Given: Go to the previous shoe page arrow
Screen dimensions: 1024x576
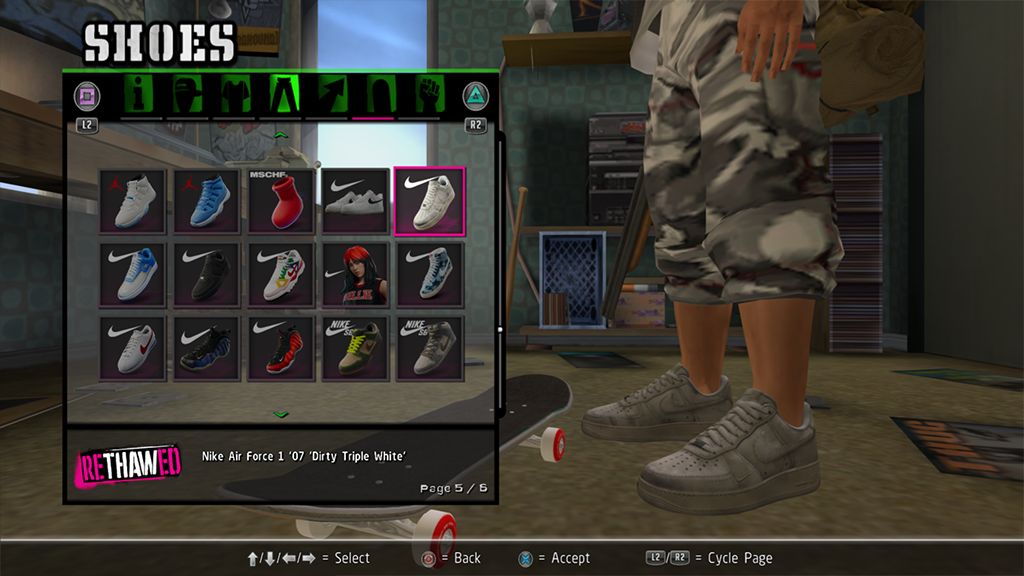Looking at the screenshot, I should 281,134.
